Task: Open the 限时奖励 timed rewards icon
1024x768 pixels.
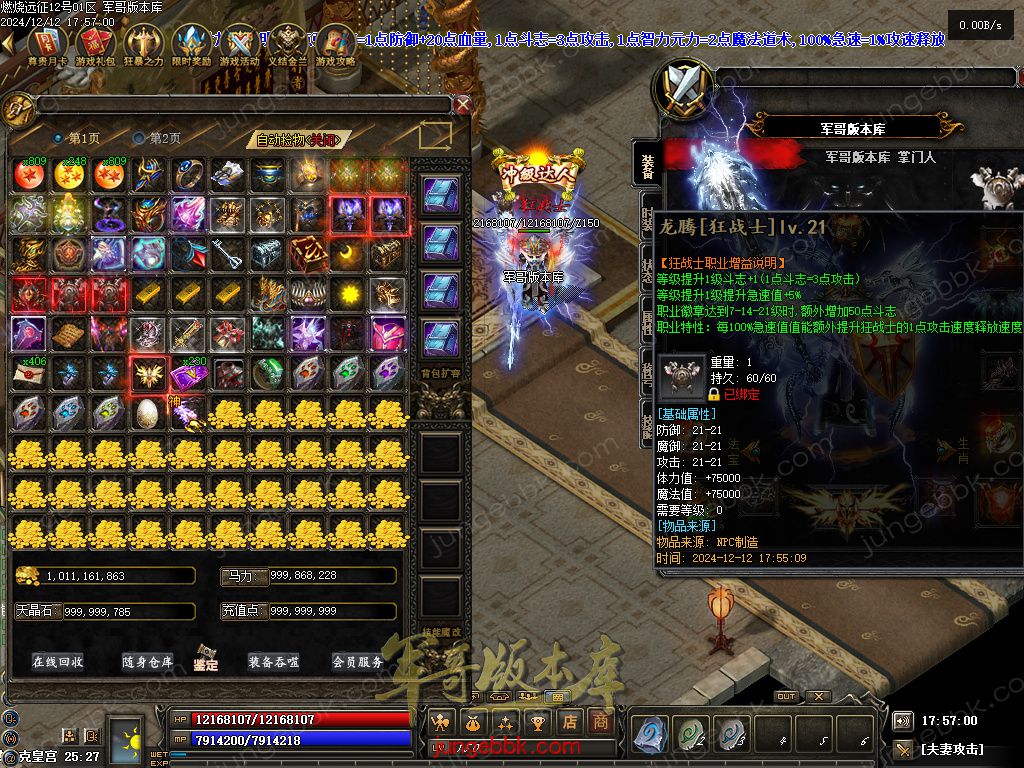Action: [192, 46]
